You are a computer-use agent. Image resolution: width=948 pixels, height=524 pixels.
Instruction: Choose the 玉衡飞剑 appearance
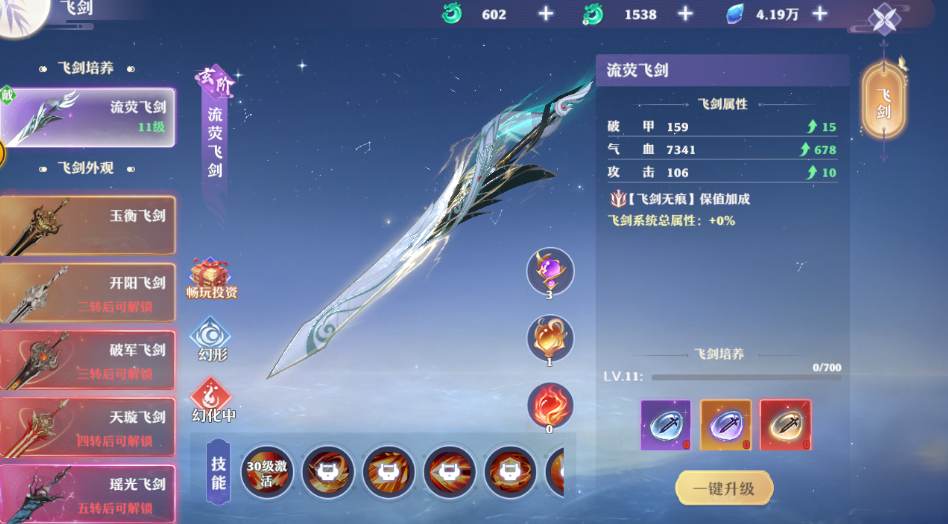tap(88, 224)
